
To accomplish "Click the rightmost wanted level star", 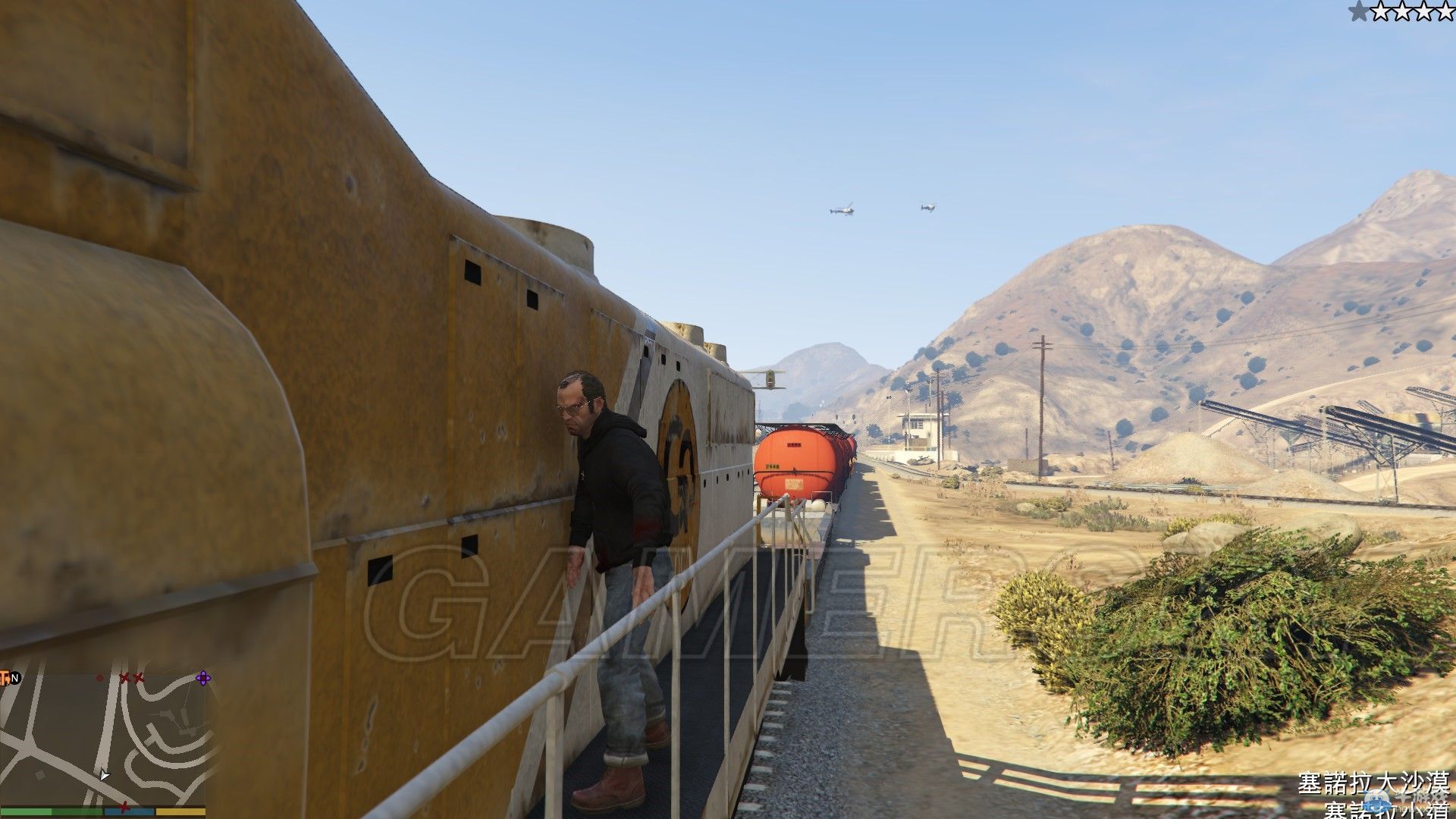I will coord(1445,12).
